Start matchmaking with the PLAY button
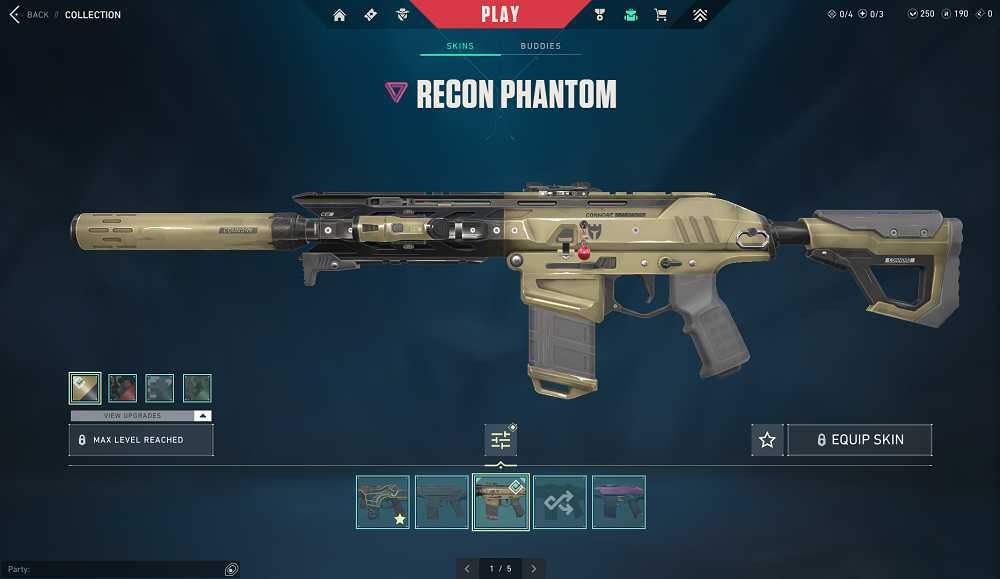This screenshot has width=1000, height=579. [500, 14]
